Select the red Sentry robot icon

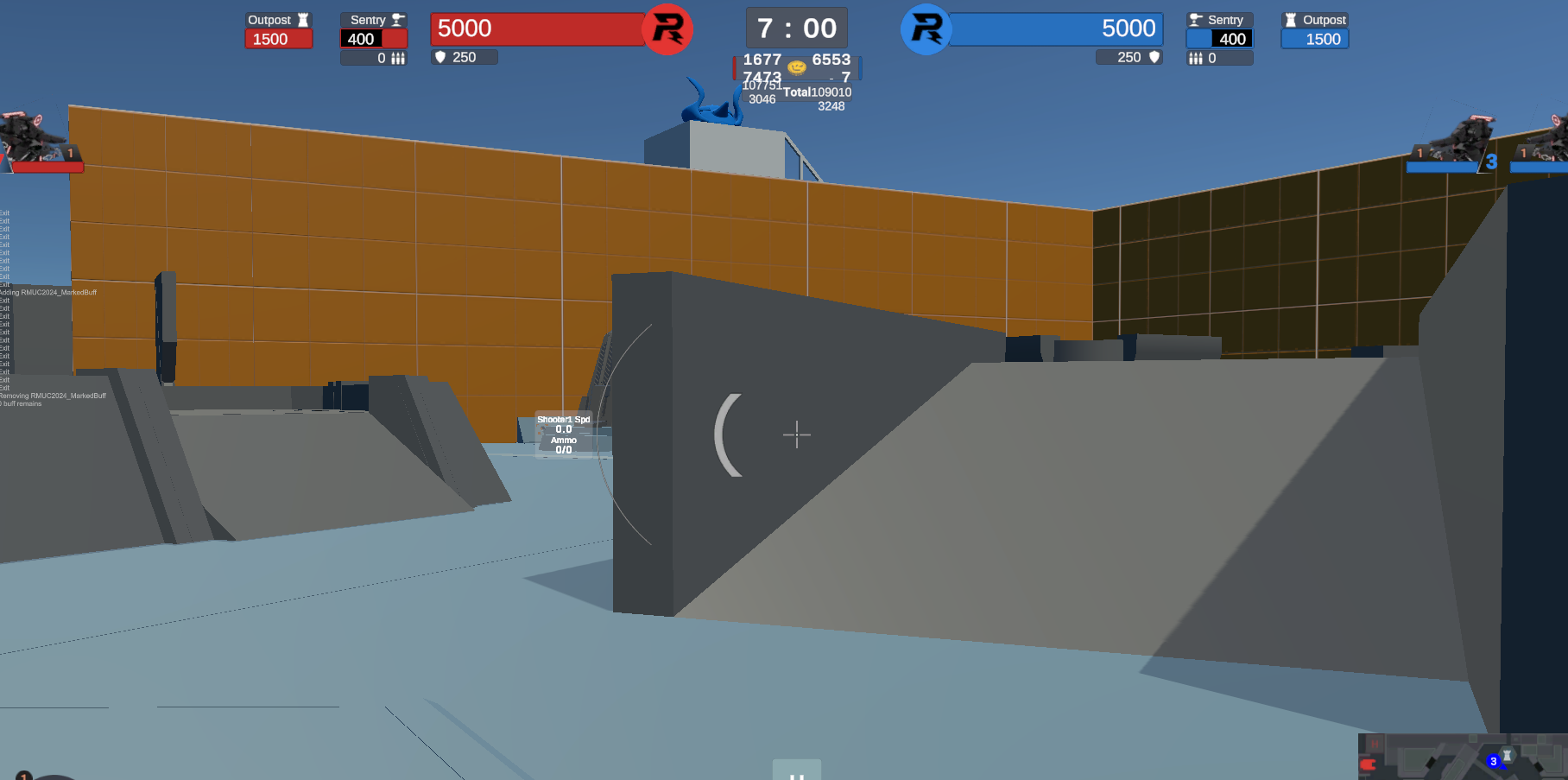coord(396,19)
